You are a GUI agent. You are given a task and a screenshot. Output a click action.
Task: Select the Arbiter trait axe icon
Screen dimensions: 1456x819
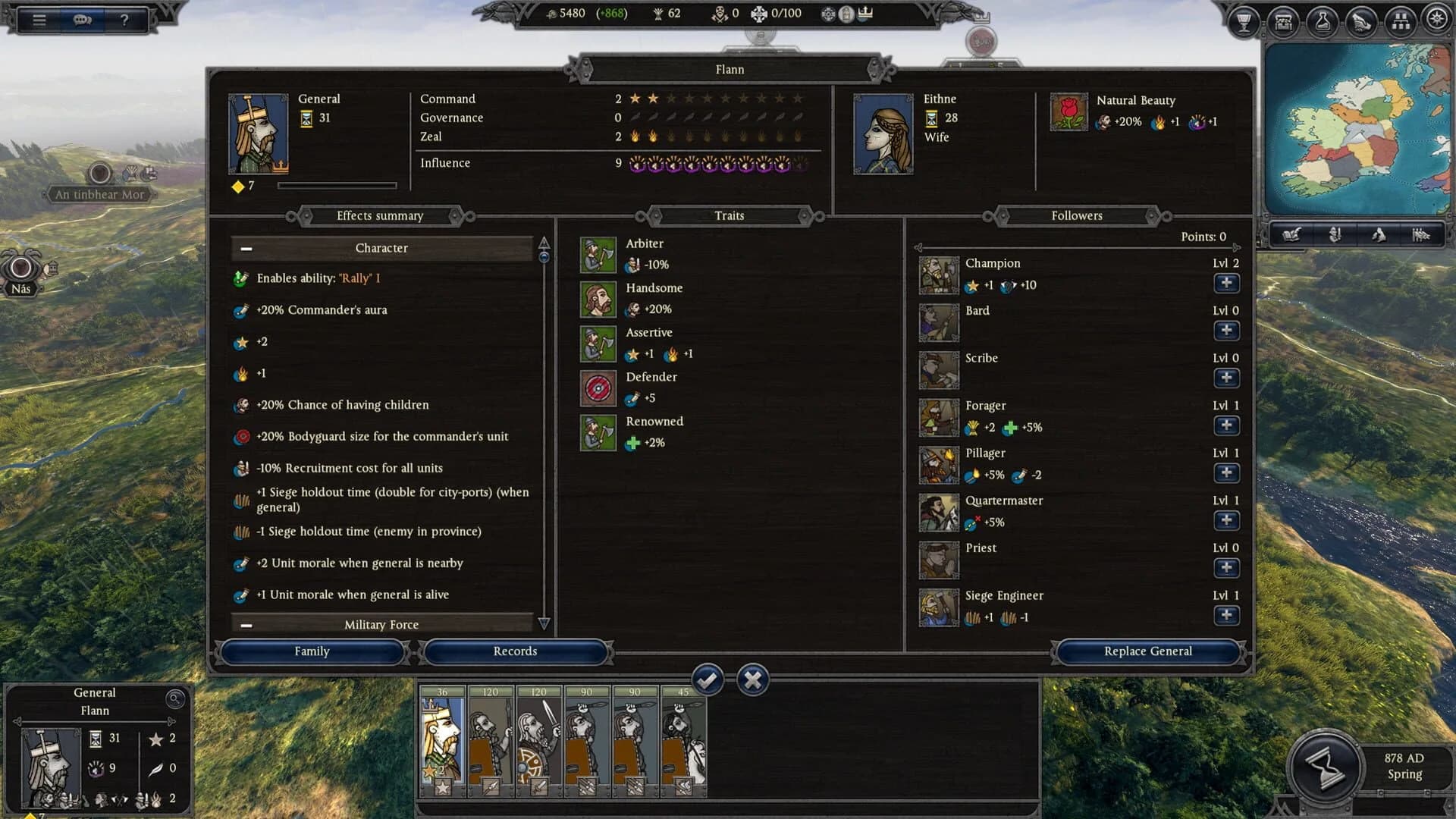click(x=598, y=255)
